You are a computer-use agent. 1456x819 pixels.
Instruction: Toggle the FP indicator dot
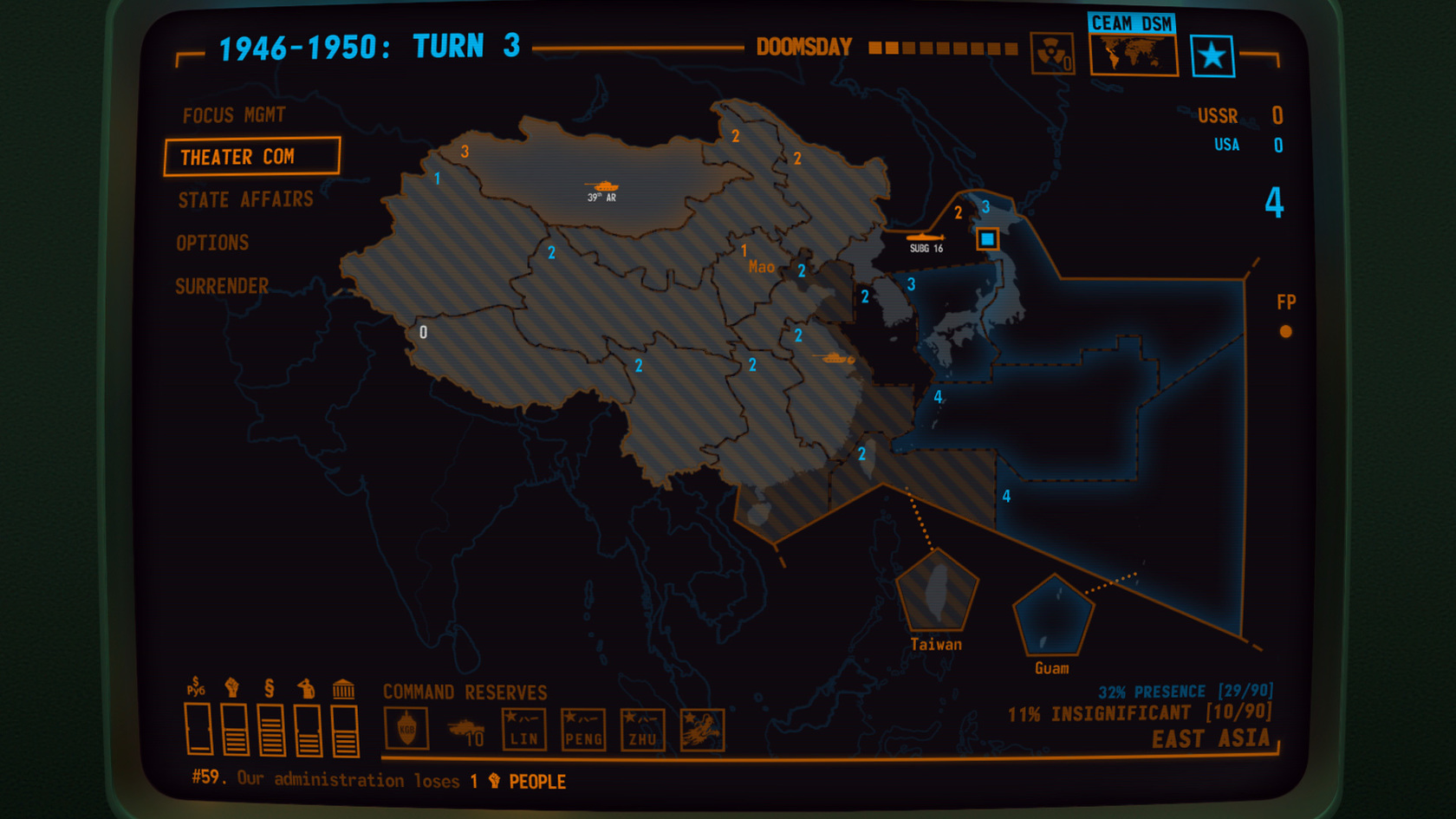[1286, 330]
